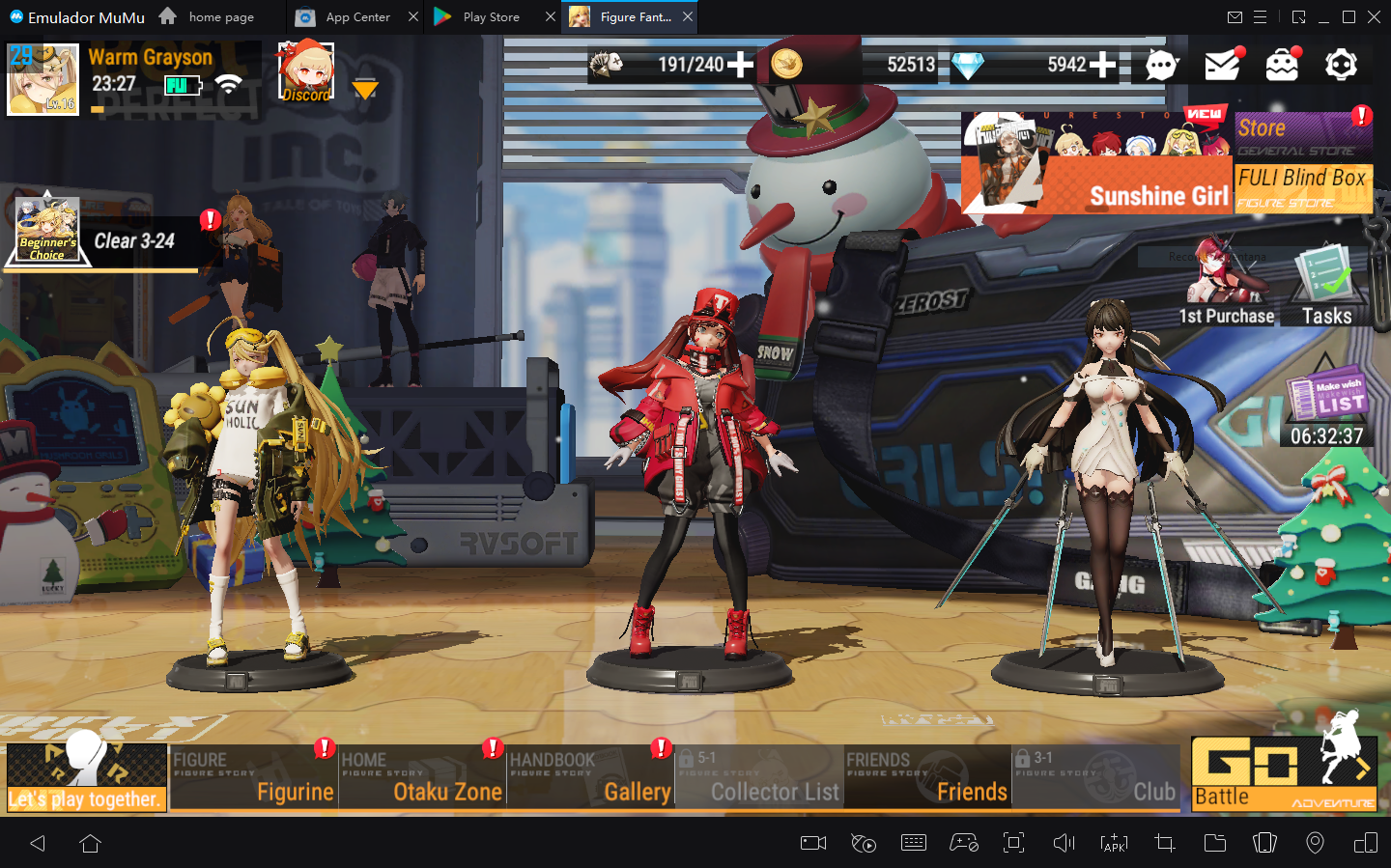Viewport: 1391px width, 868px height.
Task: Open the Discord link icon
Action: click(305, 72)
